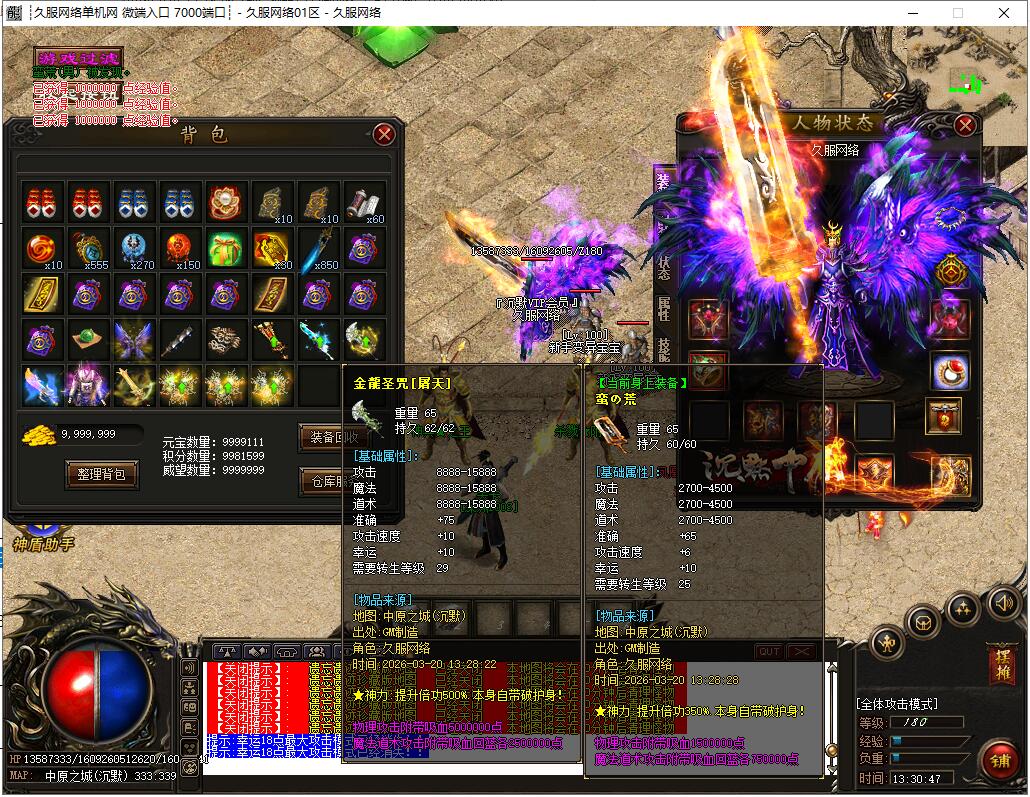Select the scroll item with x60 count
Image resolution: width=1030 pixels, height=797 pixels.
pyautogui.click(x=365, y=202)
